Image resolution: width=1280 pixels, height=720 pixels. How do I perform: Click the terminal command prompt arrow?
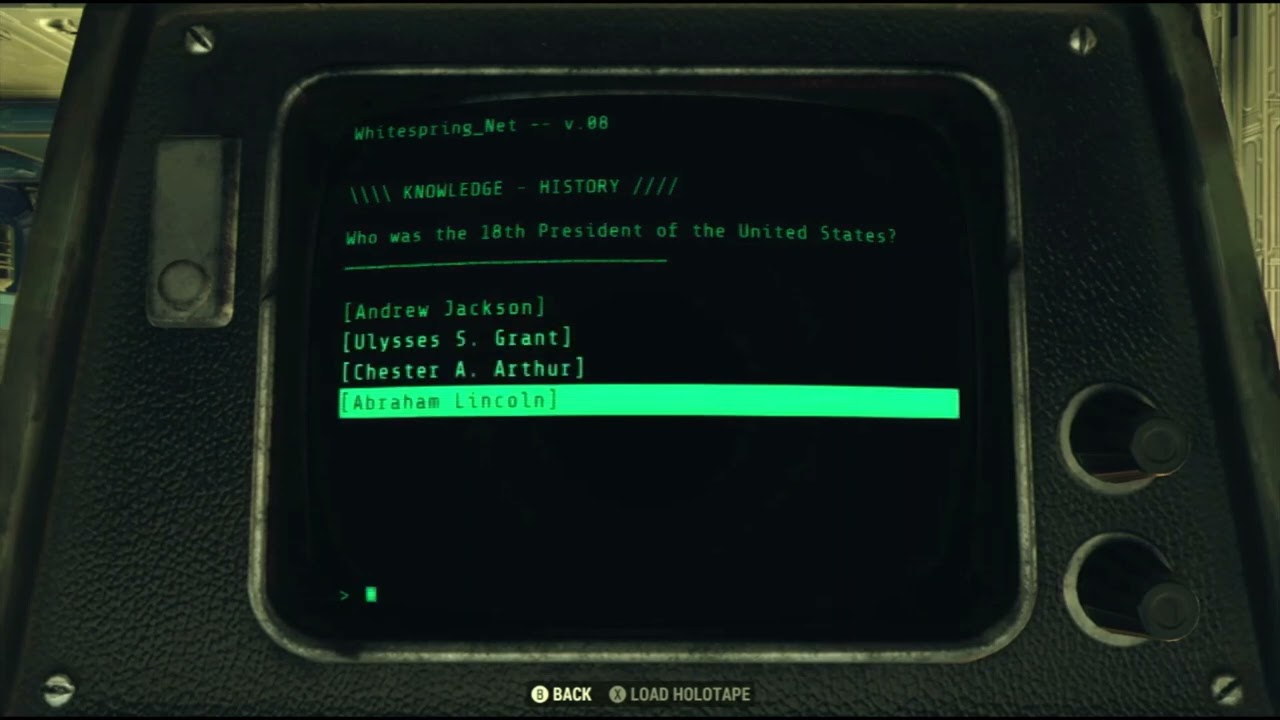[344, 595]
